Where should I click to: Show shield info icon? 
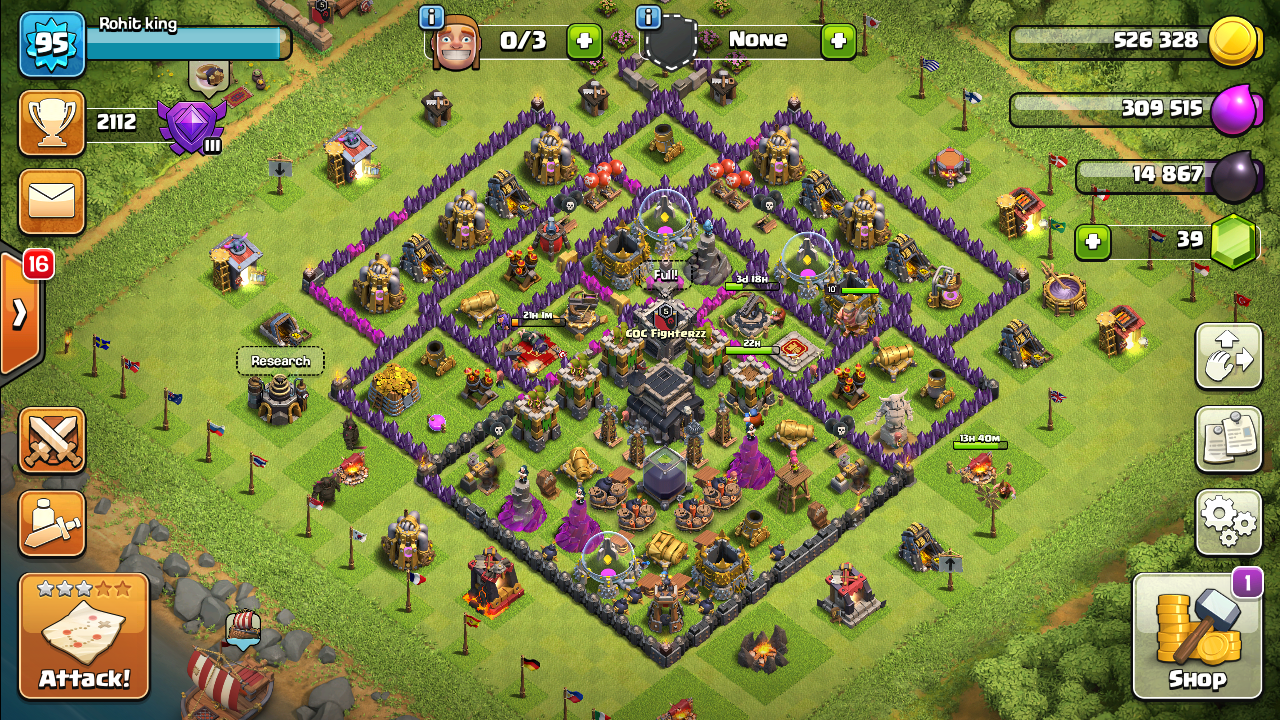(648, 17)
